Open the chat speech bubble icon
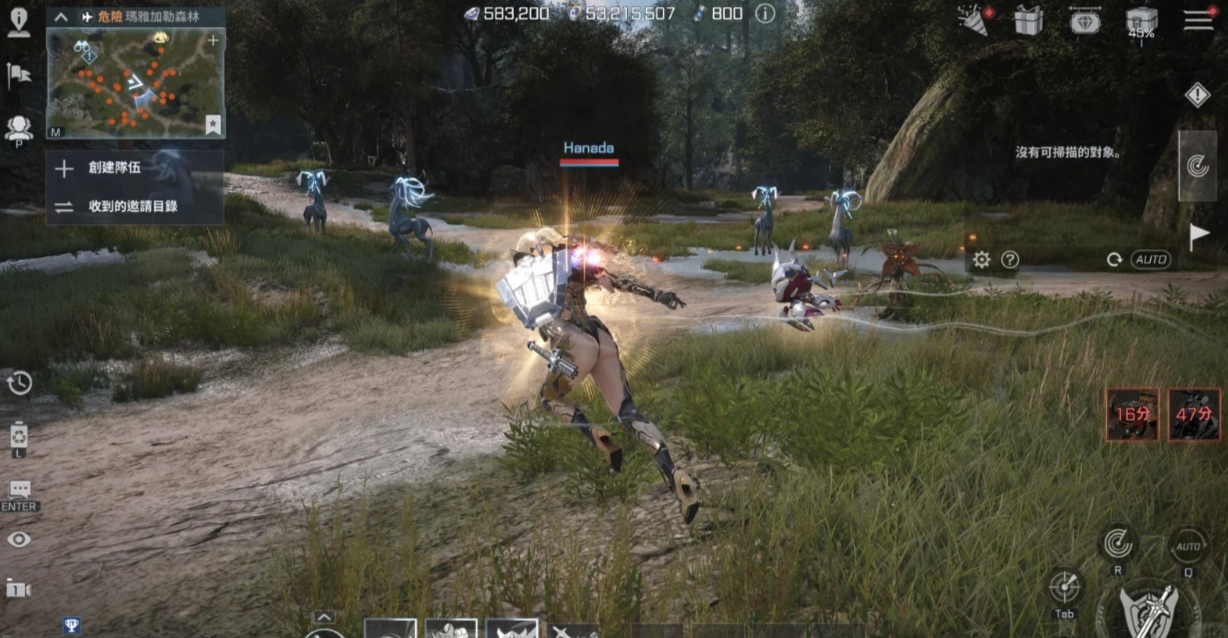1228x638 pixels. [x=19, y=490]
